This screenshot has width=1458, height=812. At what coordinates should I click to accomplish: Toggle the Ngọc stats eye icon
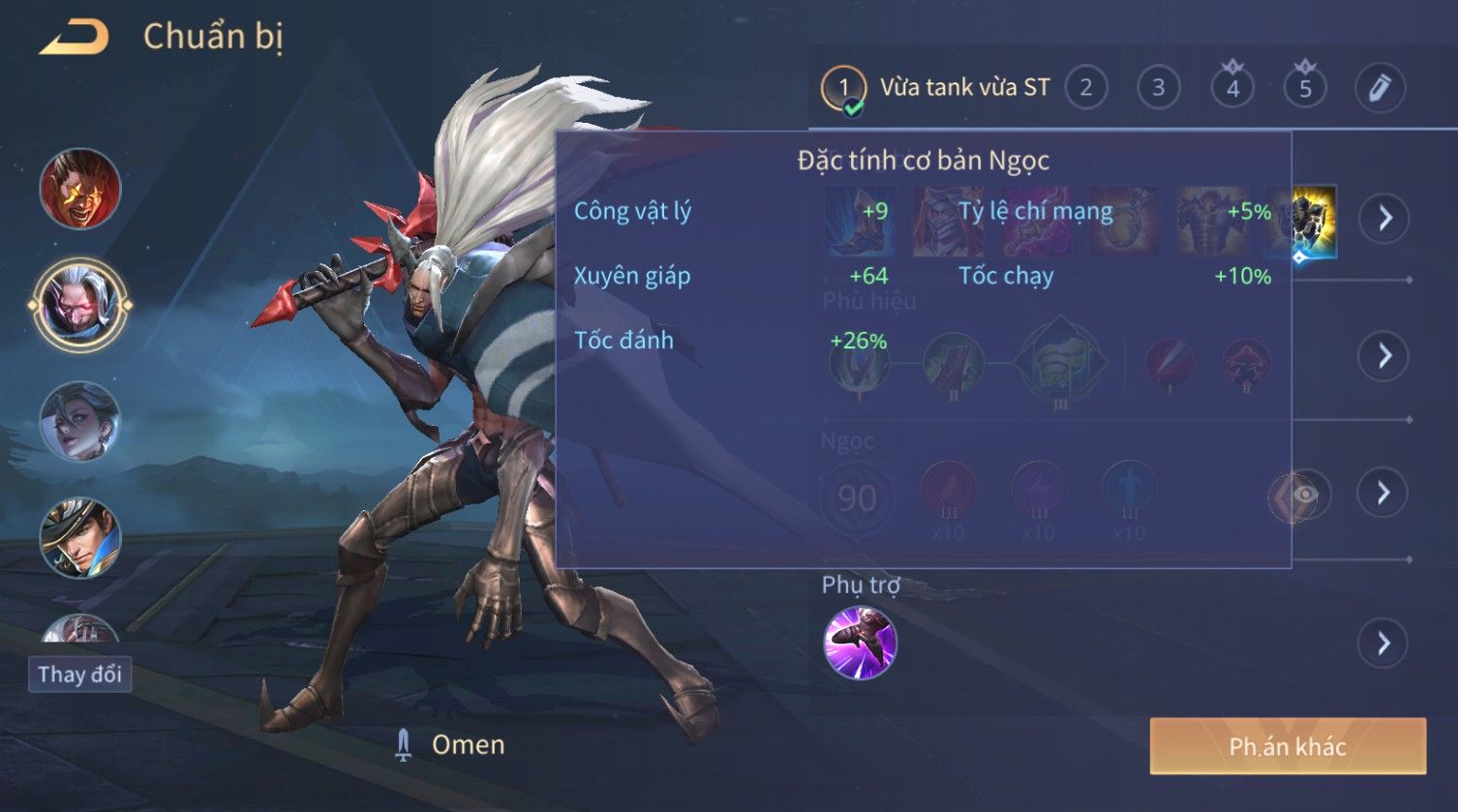point(1303,495)
